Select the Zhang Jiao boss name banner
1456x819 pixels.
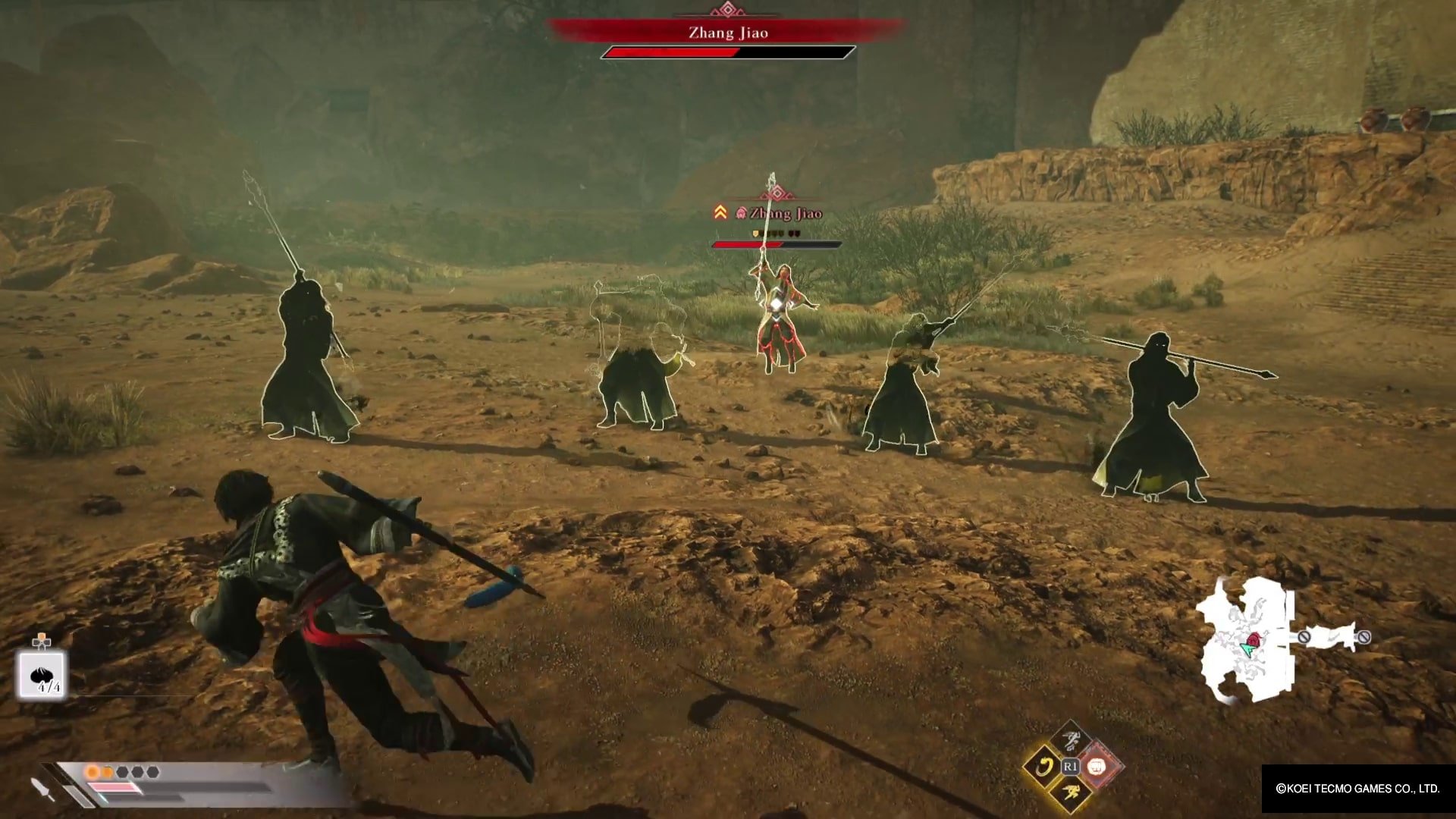728,33
